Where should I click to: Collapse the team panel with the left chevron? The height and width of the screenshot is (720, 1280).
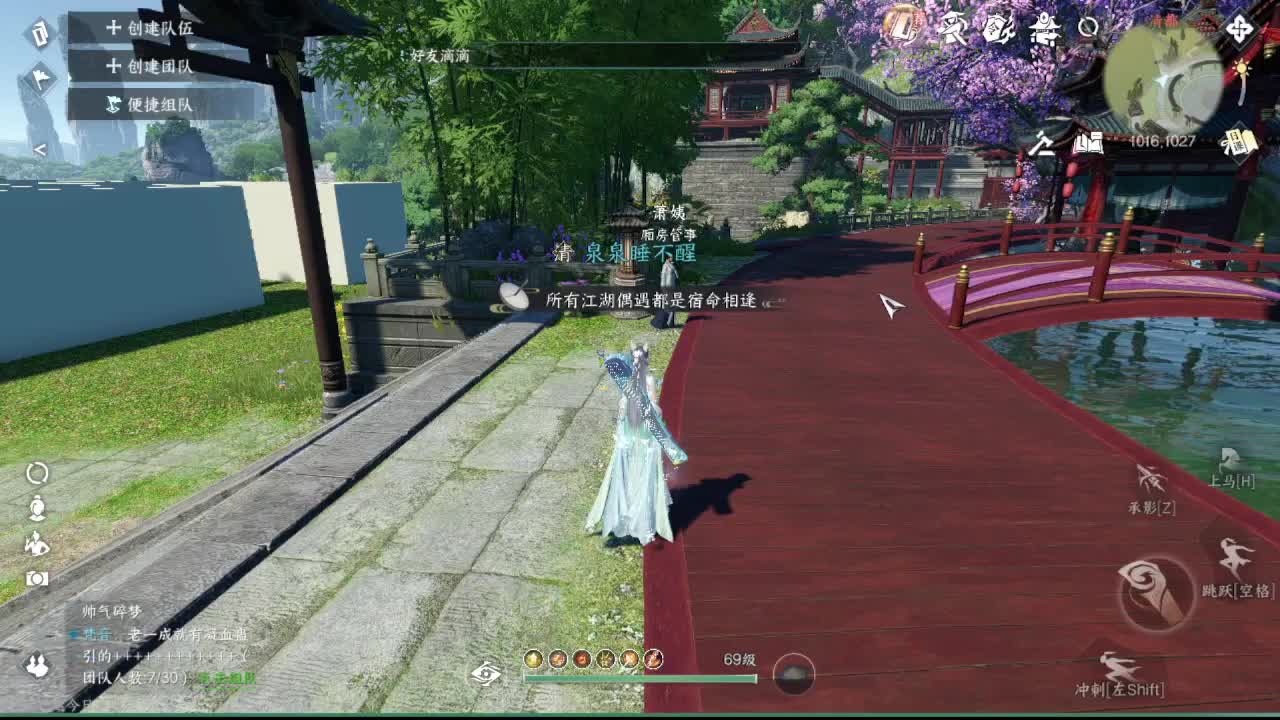click(x=40, y=149)
